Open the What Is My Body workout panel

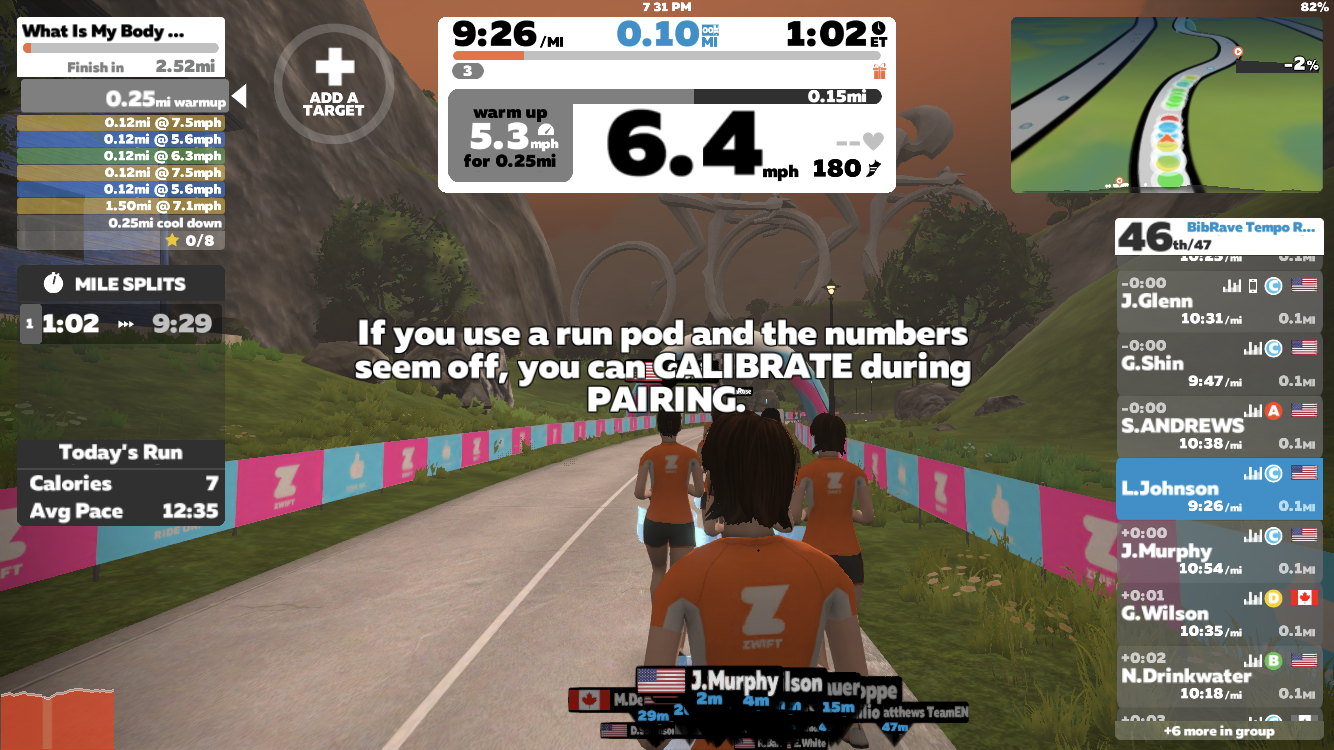pyautogui.click(x=120, y=47)
